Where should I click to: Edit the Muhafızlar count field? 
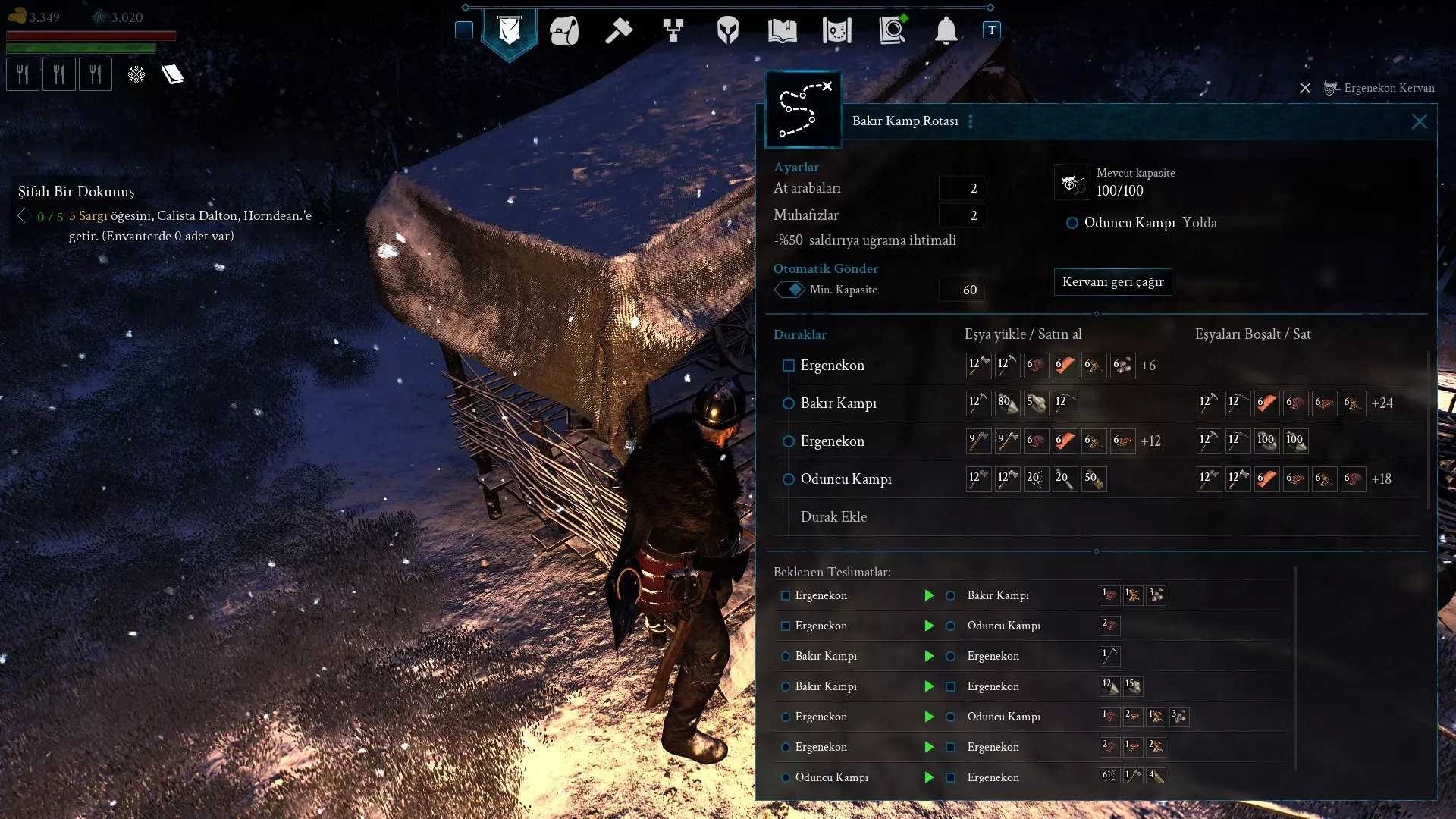961,215
